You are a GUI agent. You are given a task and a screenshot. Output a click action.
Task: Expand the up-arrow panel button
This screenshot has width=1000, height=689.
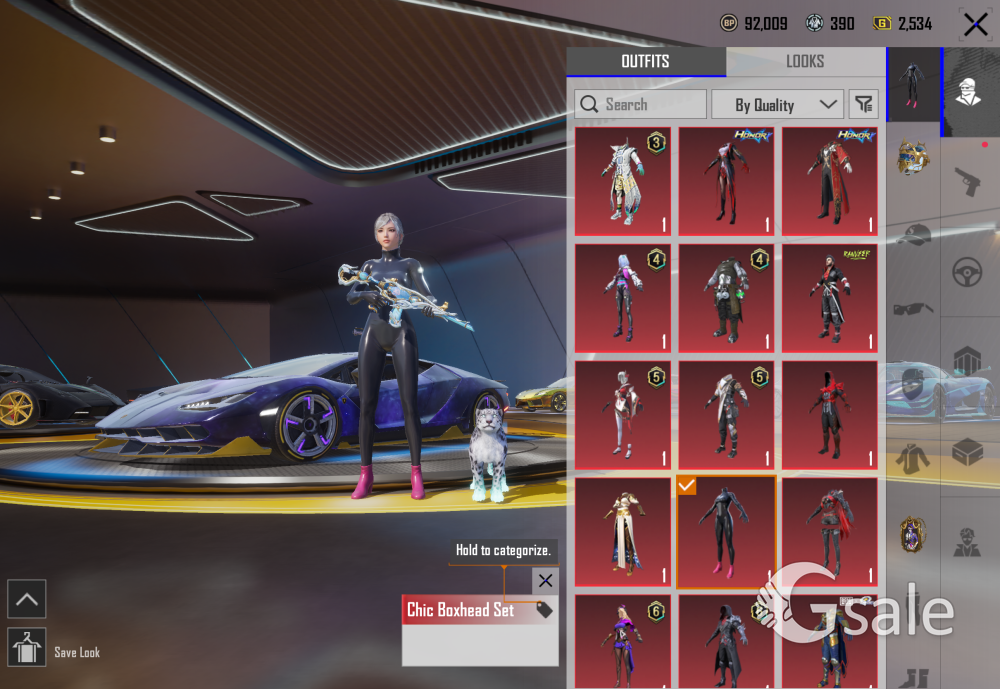[x=26, y=599]
